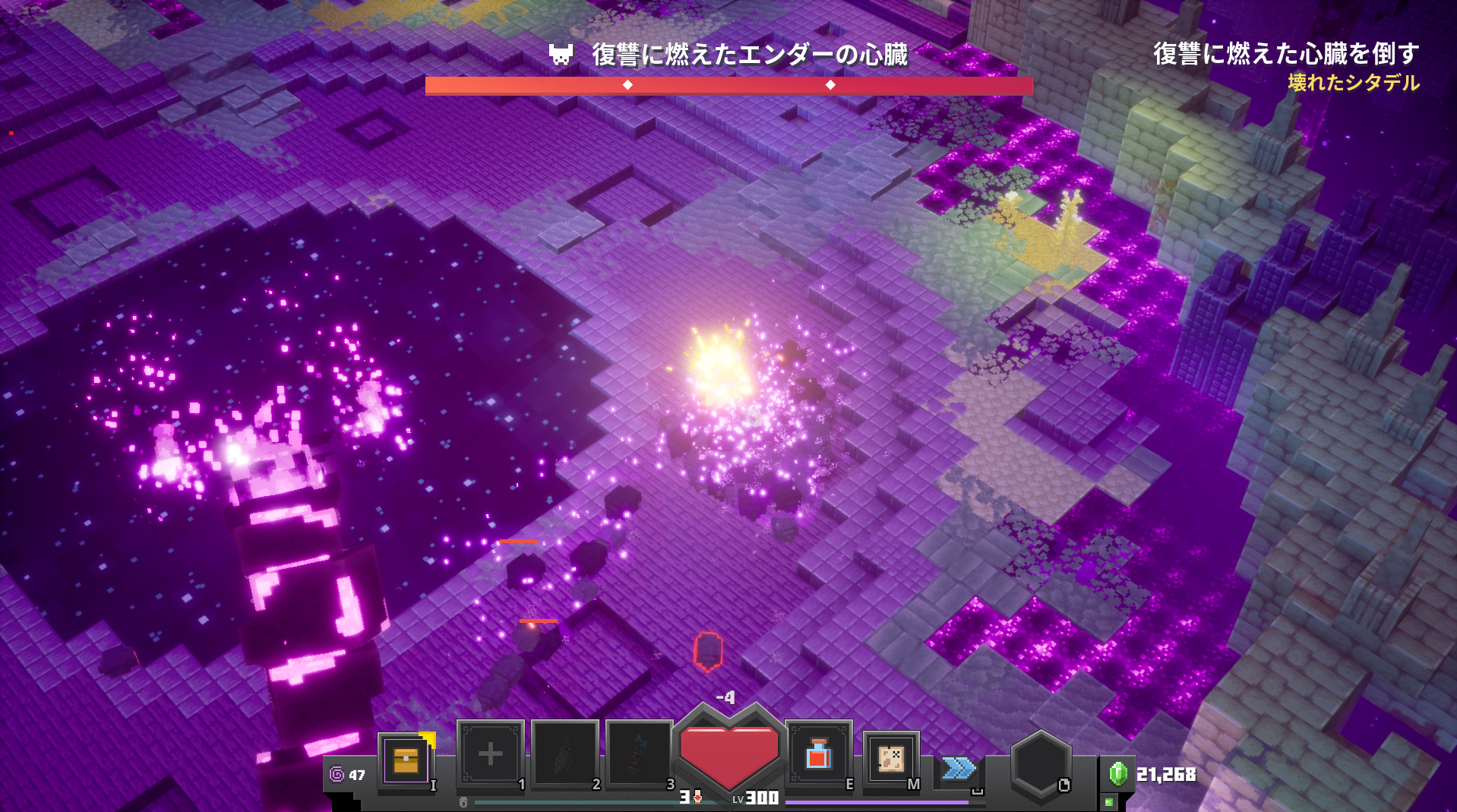Activate the artifact in slot 2
The width and height of the screenshot is (1457, 812).
[564, 754]
